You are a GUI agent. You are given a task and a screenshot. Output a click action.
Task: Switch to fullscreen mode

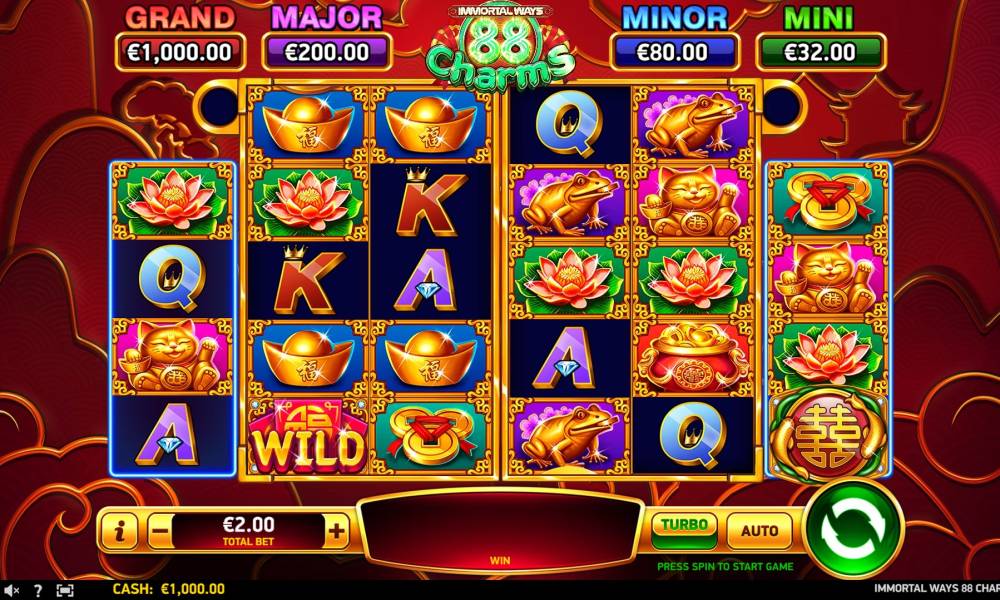(x=65, y=590)
